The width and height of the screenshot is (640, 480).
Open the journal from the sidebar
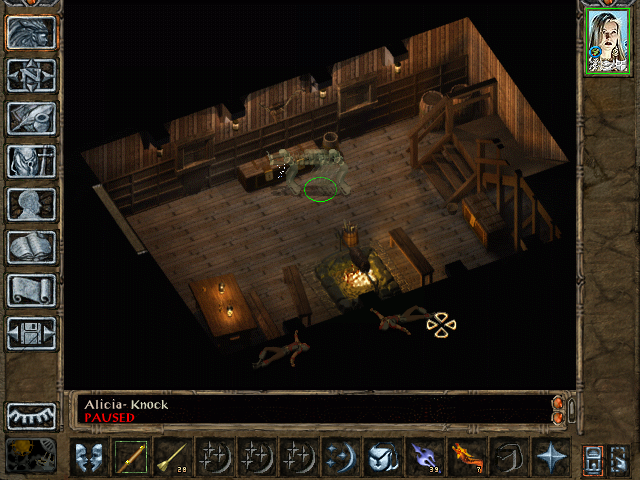pyautogui.click(x=32, y=118)
